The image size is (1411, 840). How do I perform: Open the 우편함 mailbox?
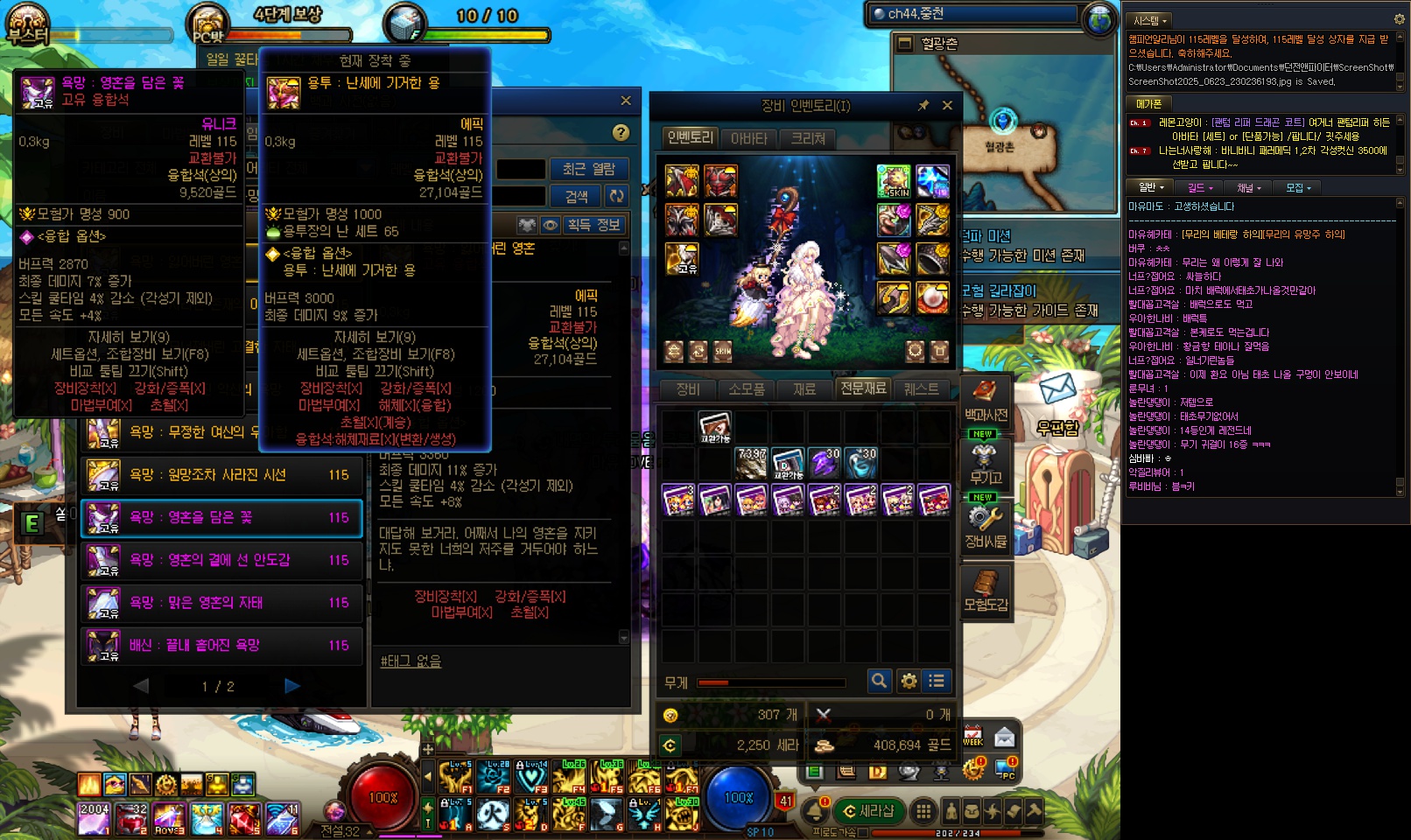tap(1057, 404)
